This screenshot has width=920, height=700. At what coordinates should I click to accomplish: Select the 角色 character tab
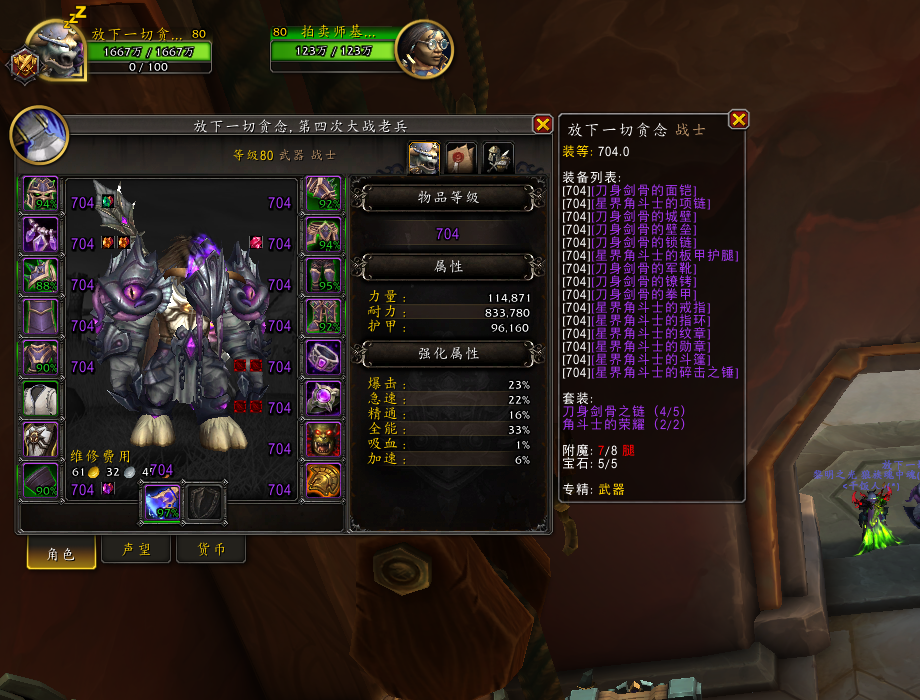pyautogui.click(x=62, y=551)
